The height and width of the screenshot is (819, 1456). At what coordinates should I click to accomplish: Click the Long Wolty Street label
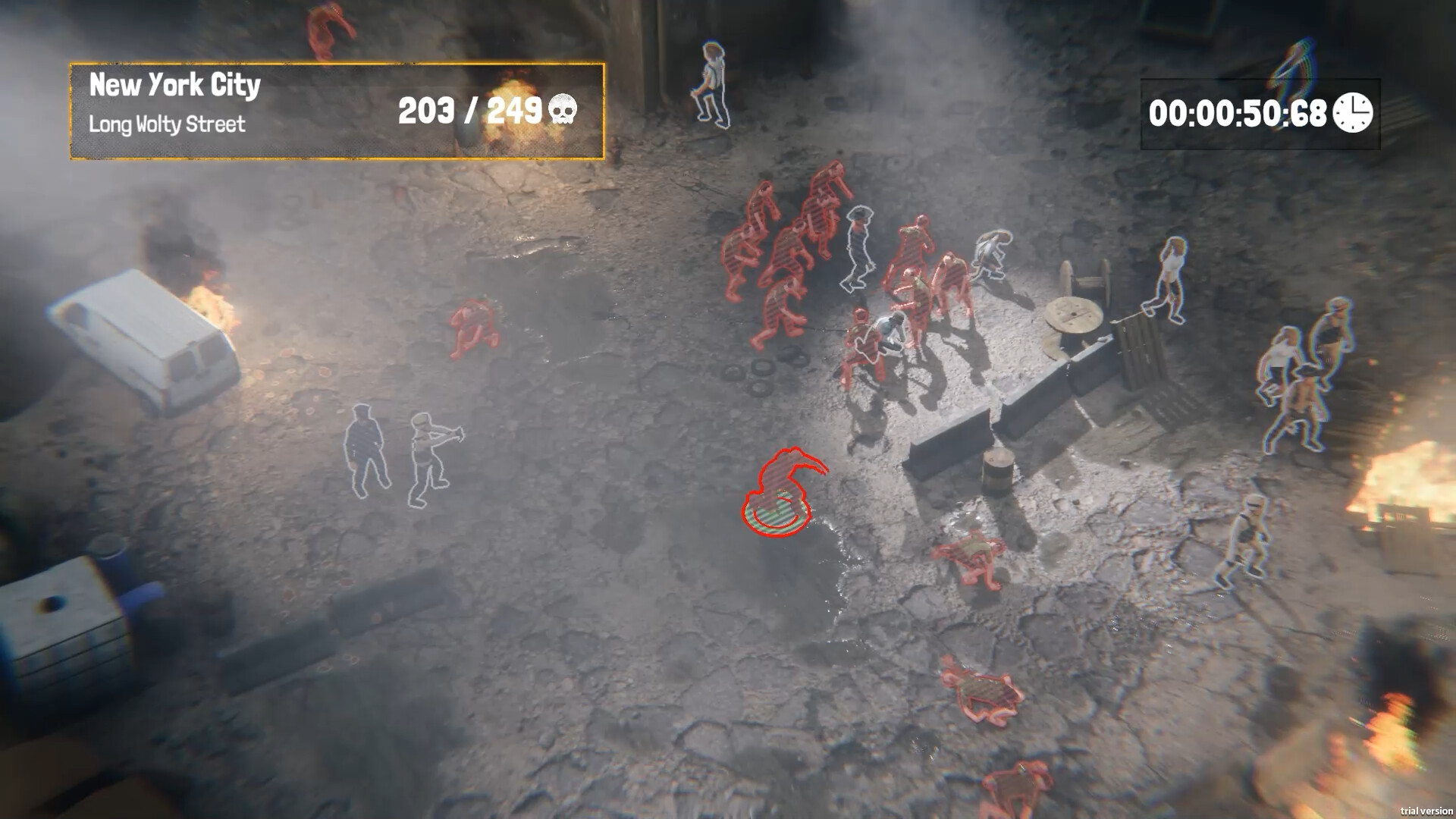pyautogui.click(x=168, y=124)
